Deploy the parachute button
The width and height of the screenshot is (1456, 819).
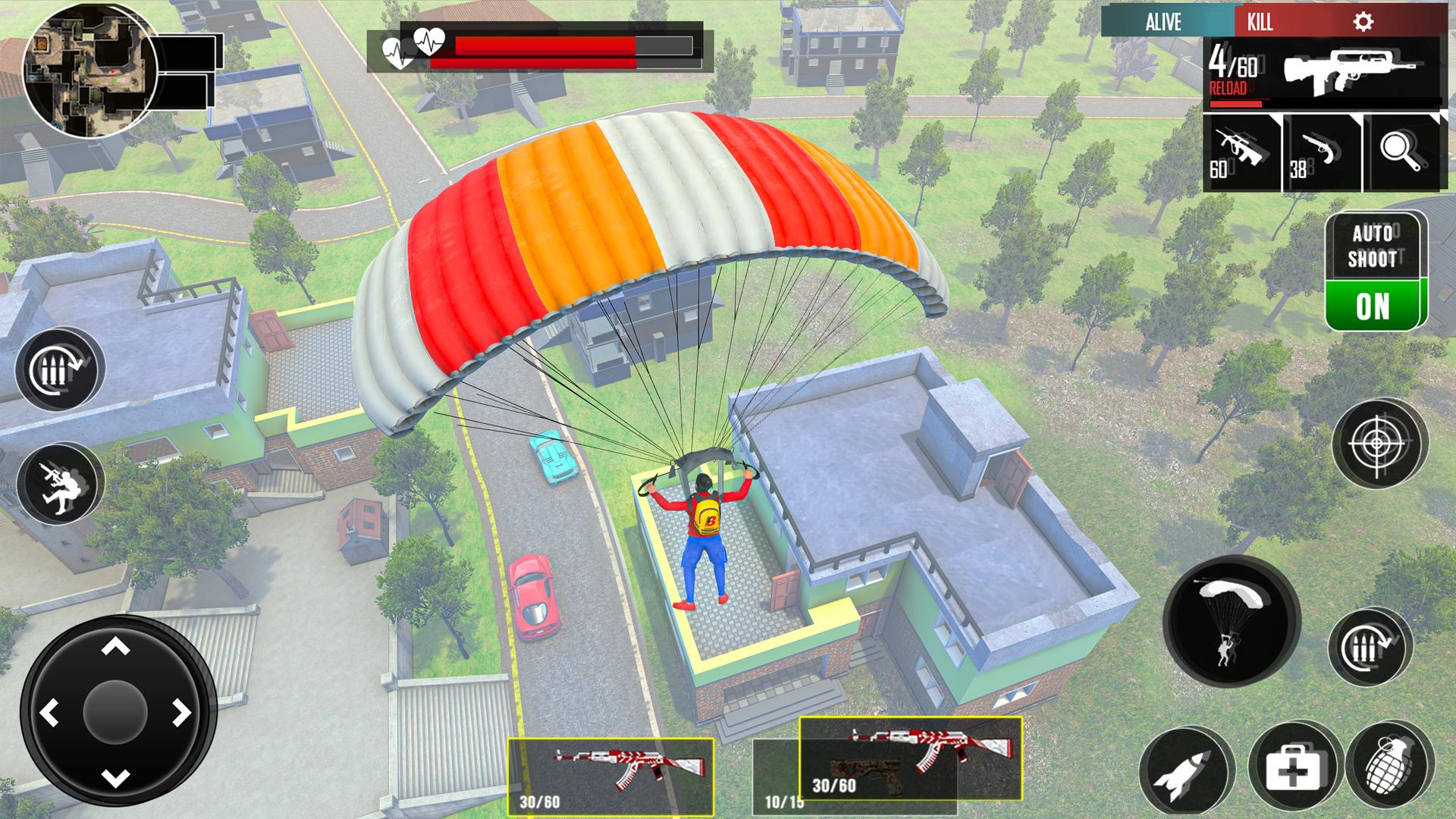[1231, 621]
